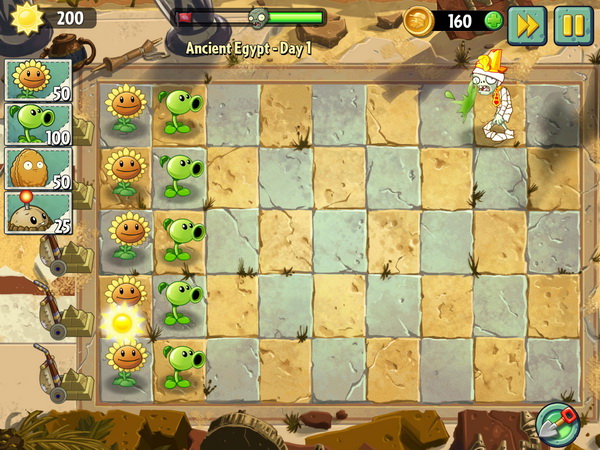The width and height of the screenshot is (600, 450).
Task: Add more coins with the green plus
Action: click(491, 21)
